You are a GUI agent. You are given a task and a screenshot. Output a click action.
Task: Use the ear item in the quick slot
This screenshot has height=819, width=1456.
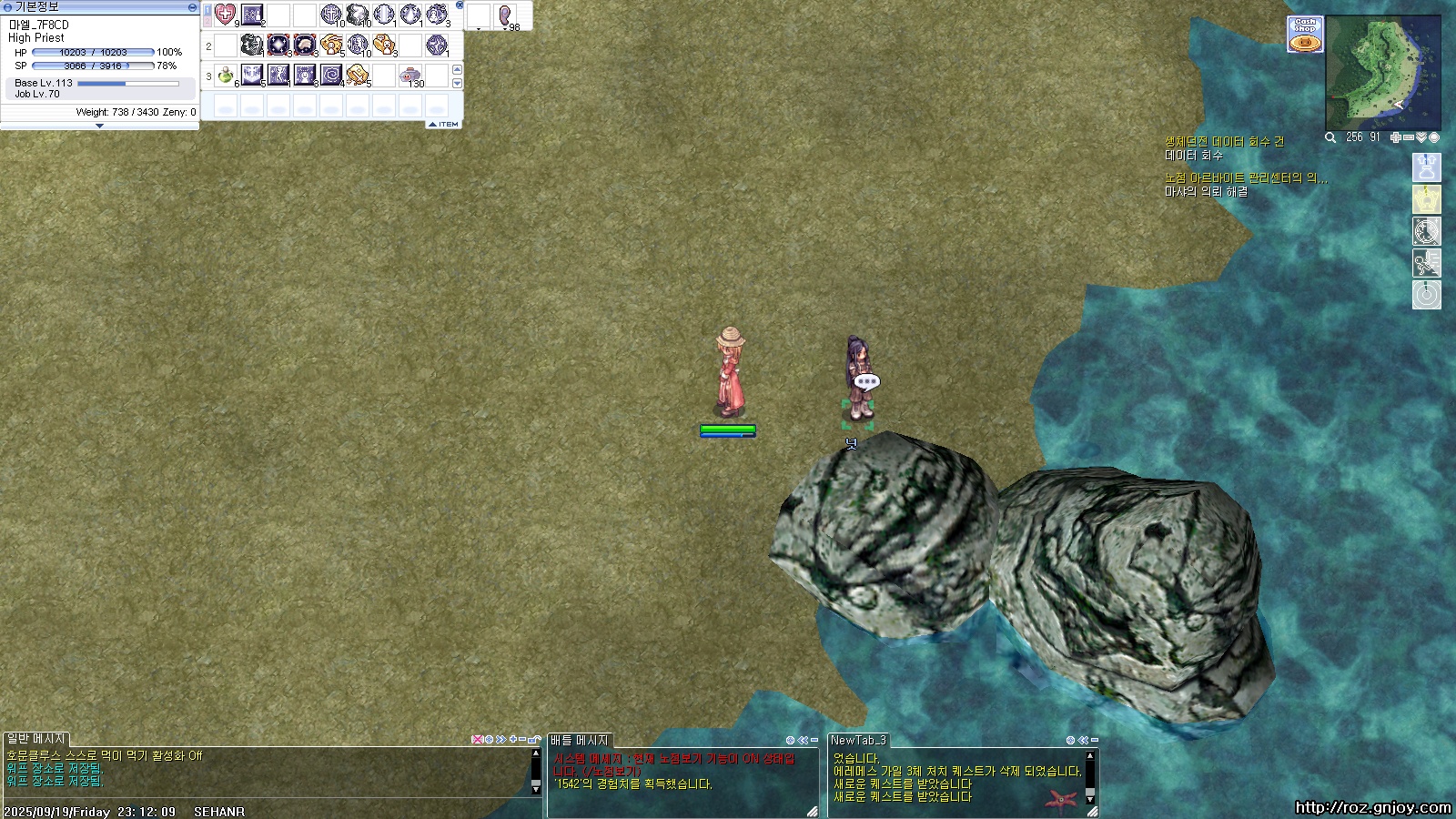click(505, 15)
